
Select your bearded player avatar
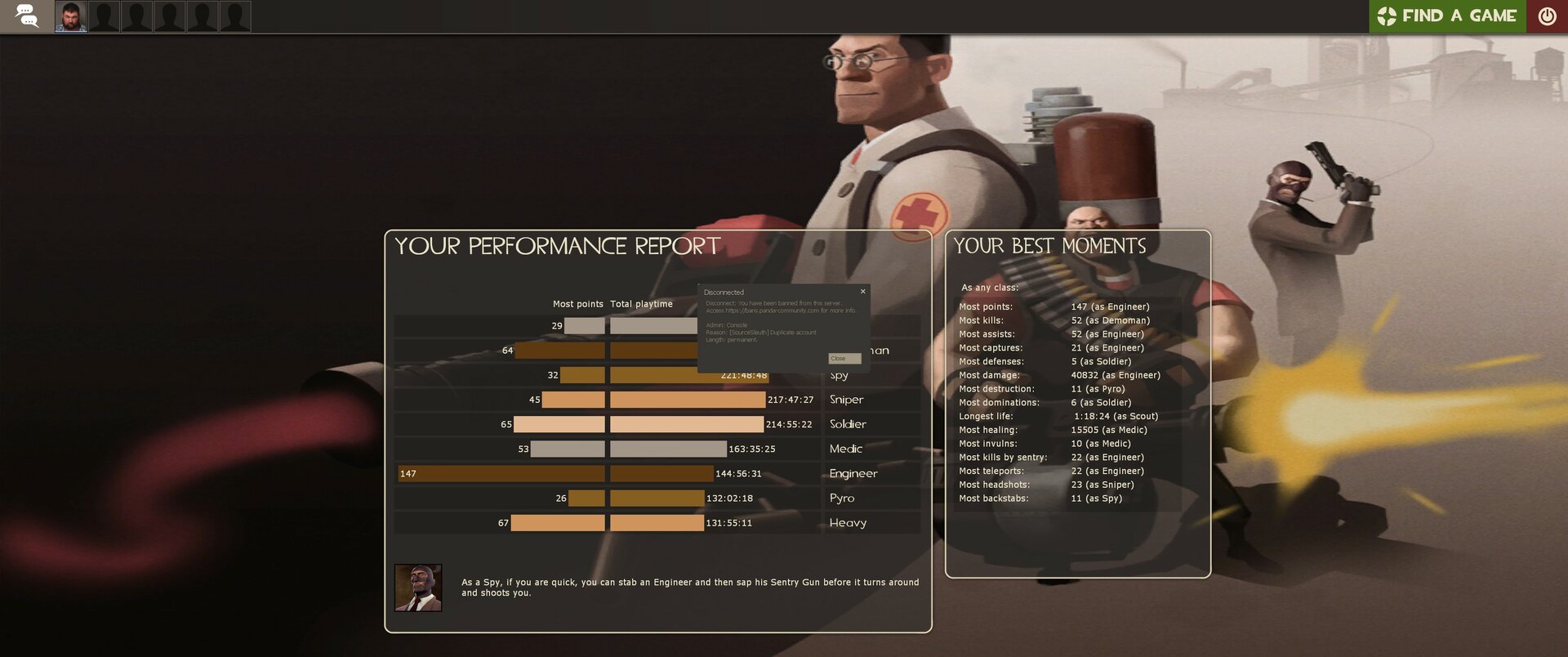click(71, 16)
